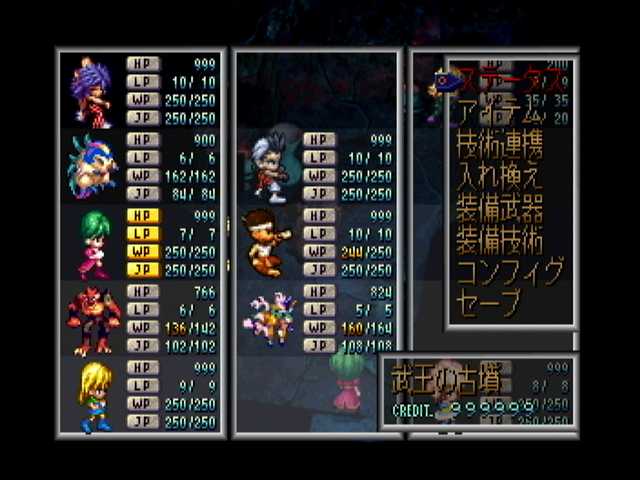The height and width of the screenshot is (480, 640).
Task: Select the green-haired girl in pink
Action: click(91, 241)
